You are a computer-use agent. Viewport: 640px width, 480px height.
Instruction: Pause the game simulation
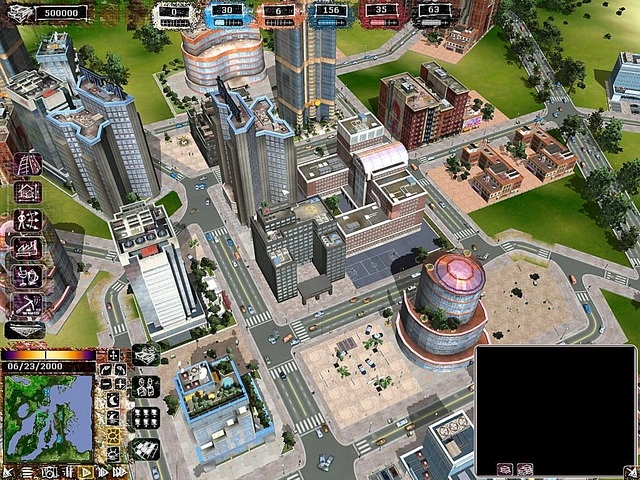[x=69, y=471]
